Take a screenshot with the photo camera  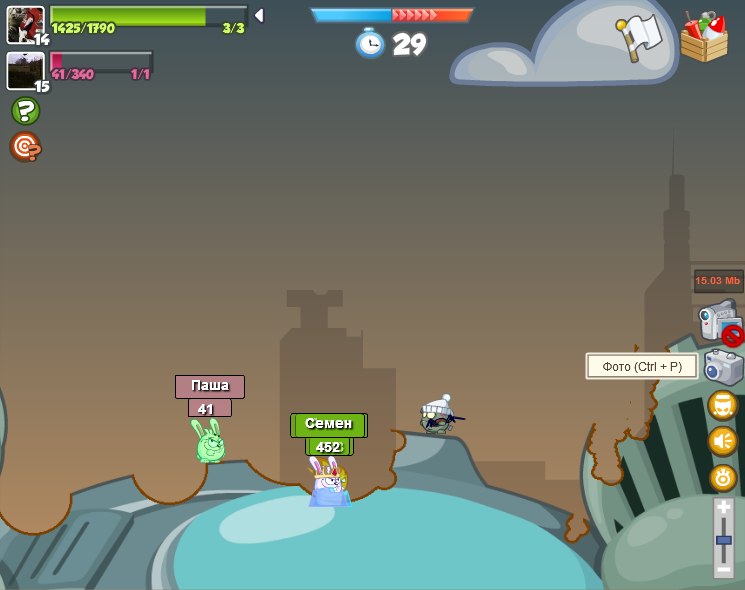(x=723, y=366)
